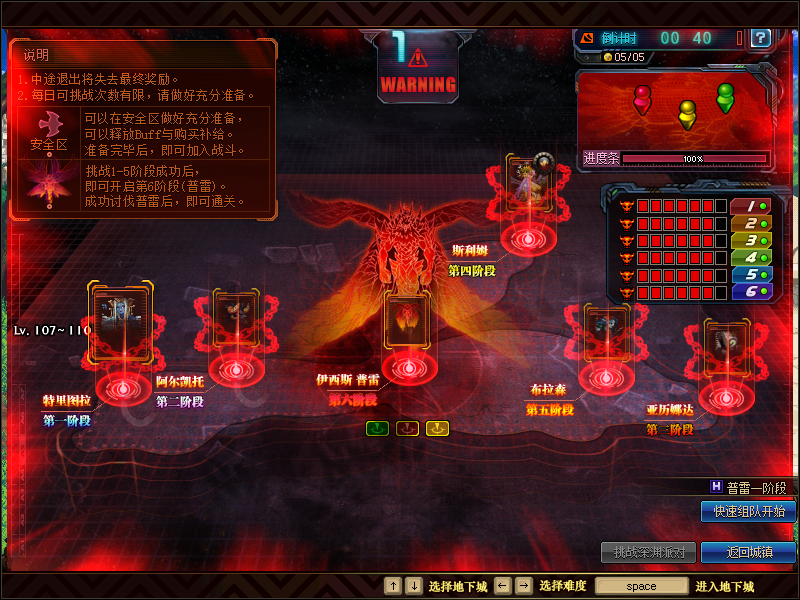This screenshot has width=800, height=600.
Task: Click the red player pawn on the minimap
Action: point(642,98)
